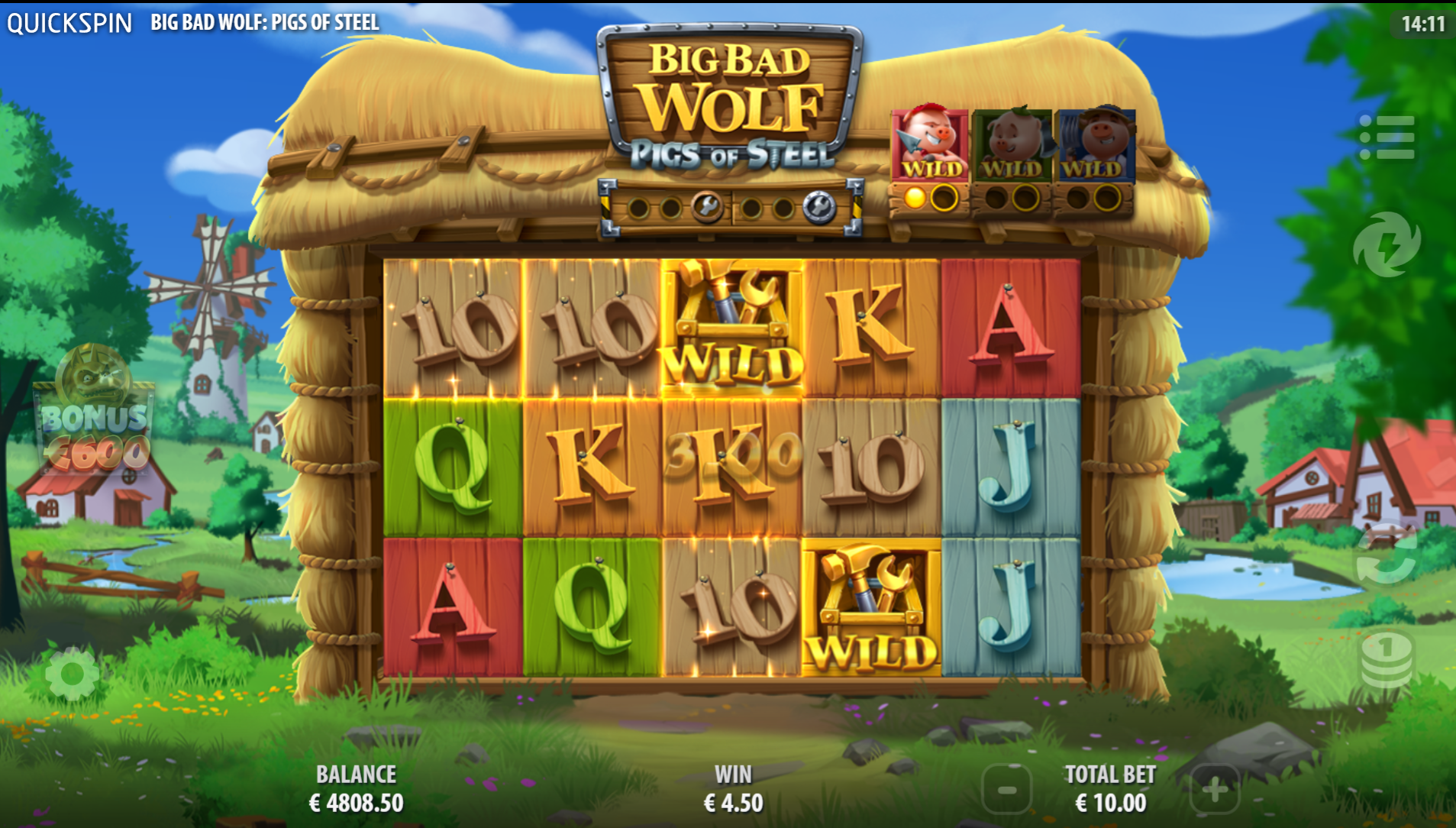Decrease total bet with the minus button

(x=1007, y=790)
